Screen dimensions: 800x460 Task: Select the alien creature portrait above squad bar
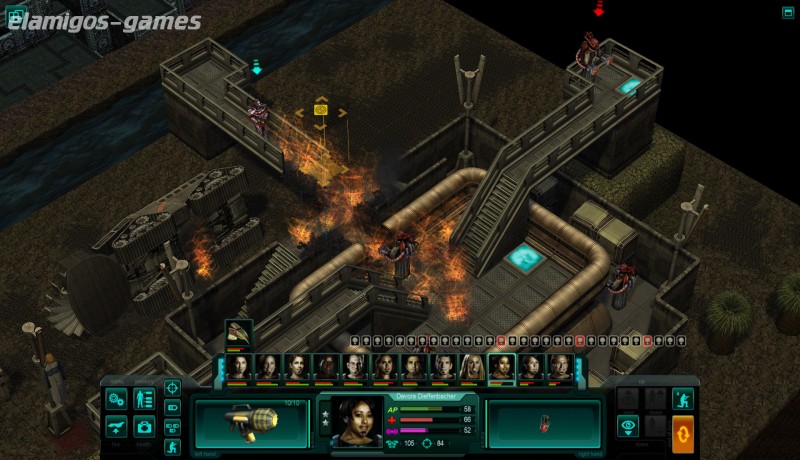click(238, 332)
